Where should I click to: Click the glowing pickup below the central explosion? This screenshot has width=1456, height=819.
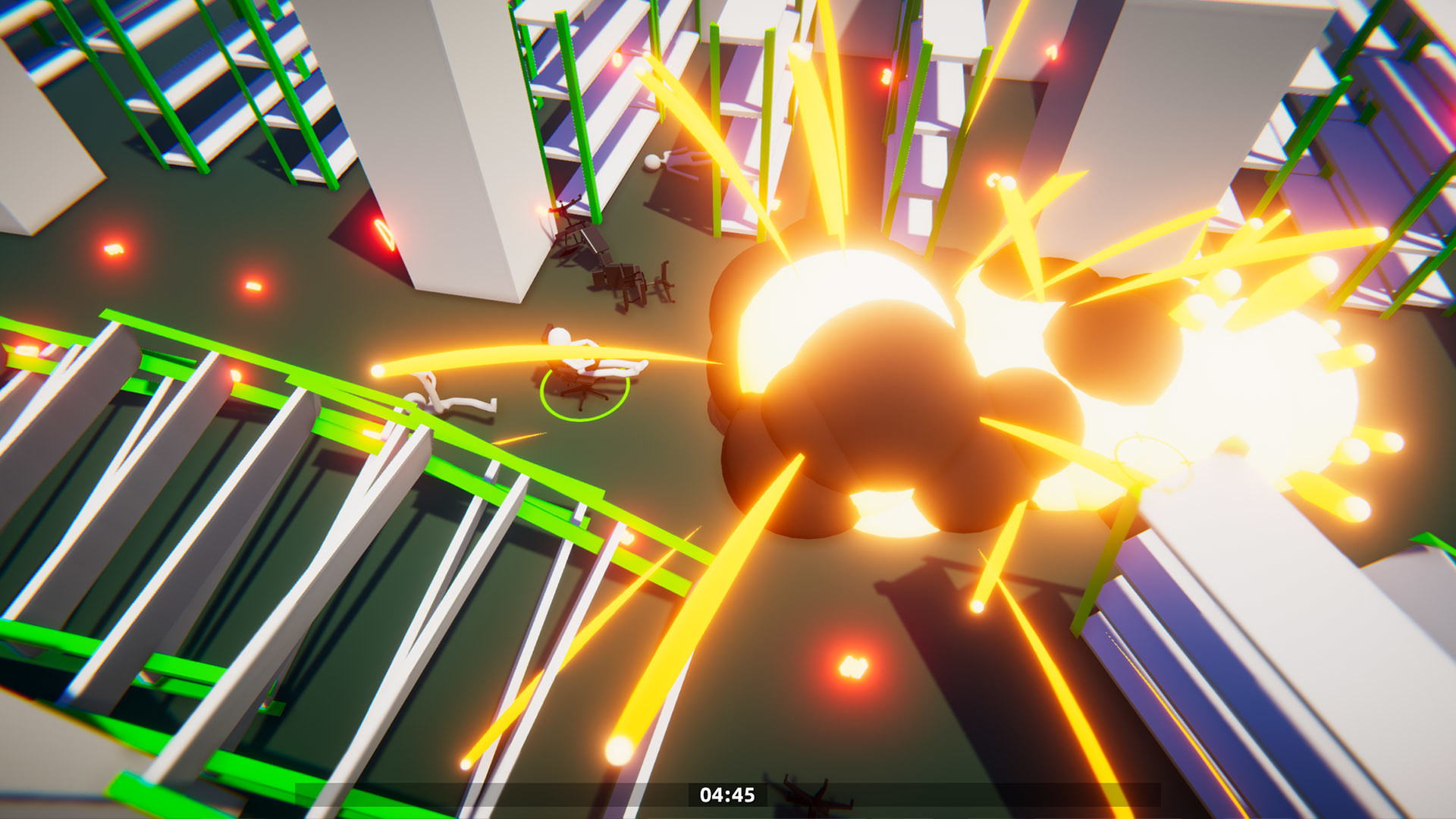853,667
